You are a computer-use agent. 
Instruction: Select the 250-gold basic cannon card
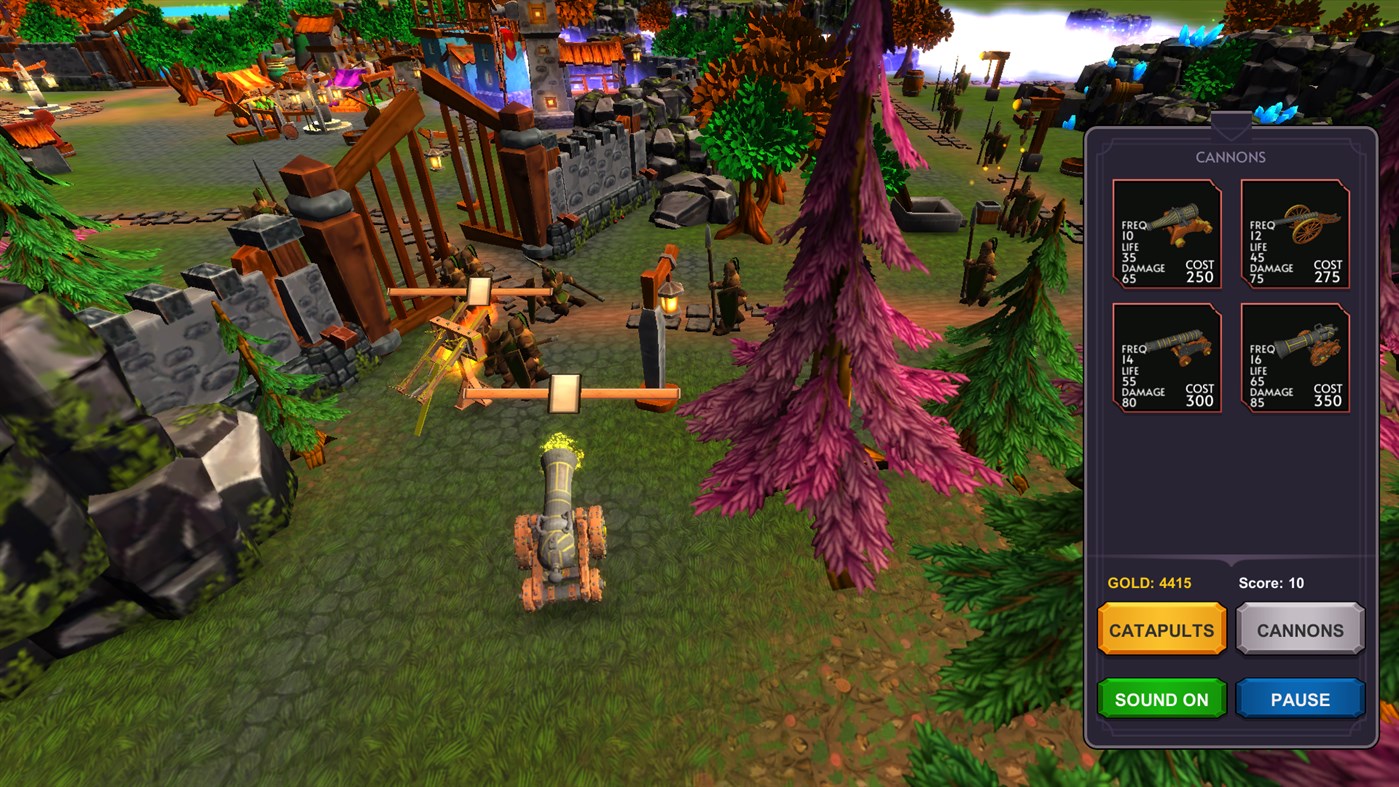[1164, 233]
